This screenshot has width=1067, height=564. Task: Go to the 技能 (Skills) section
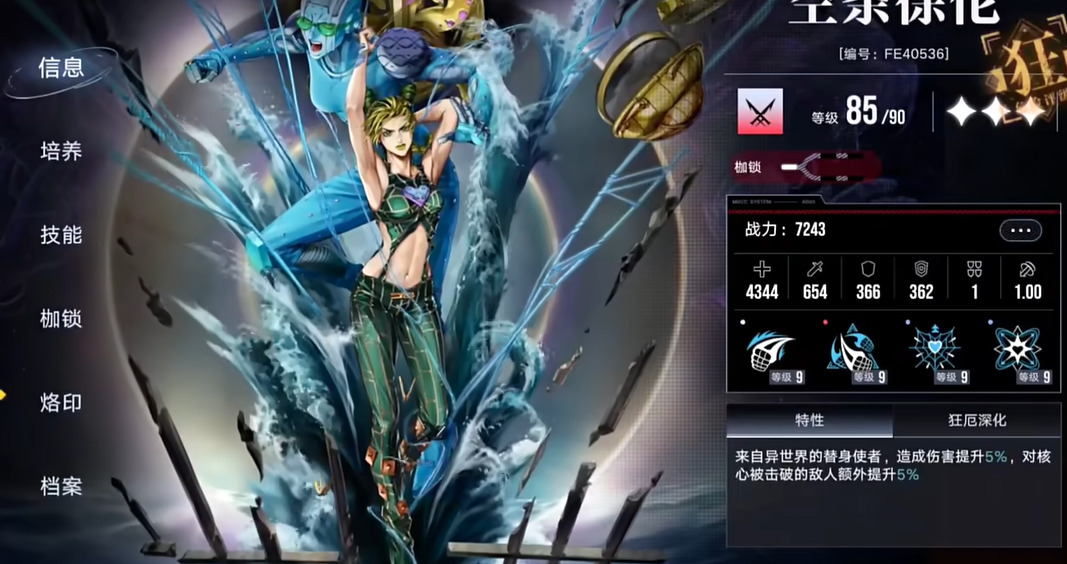pyautogui.click(x=61, y=235)
